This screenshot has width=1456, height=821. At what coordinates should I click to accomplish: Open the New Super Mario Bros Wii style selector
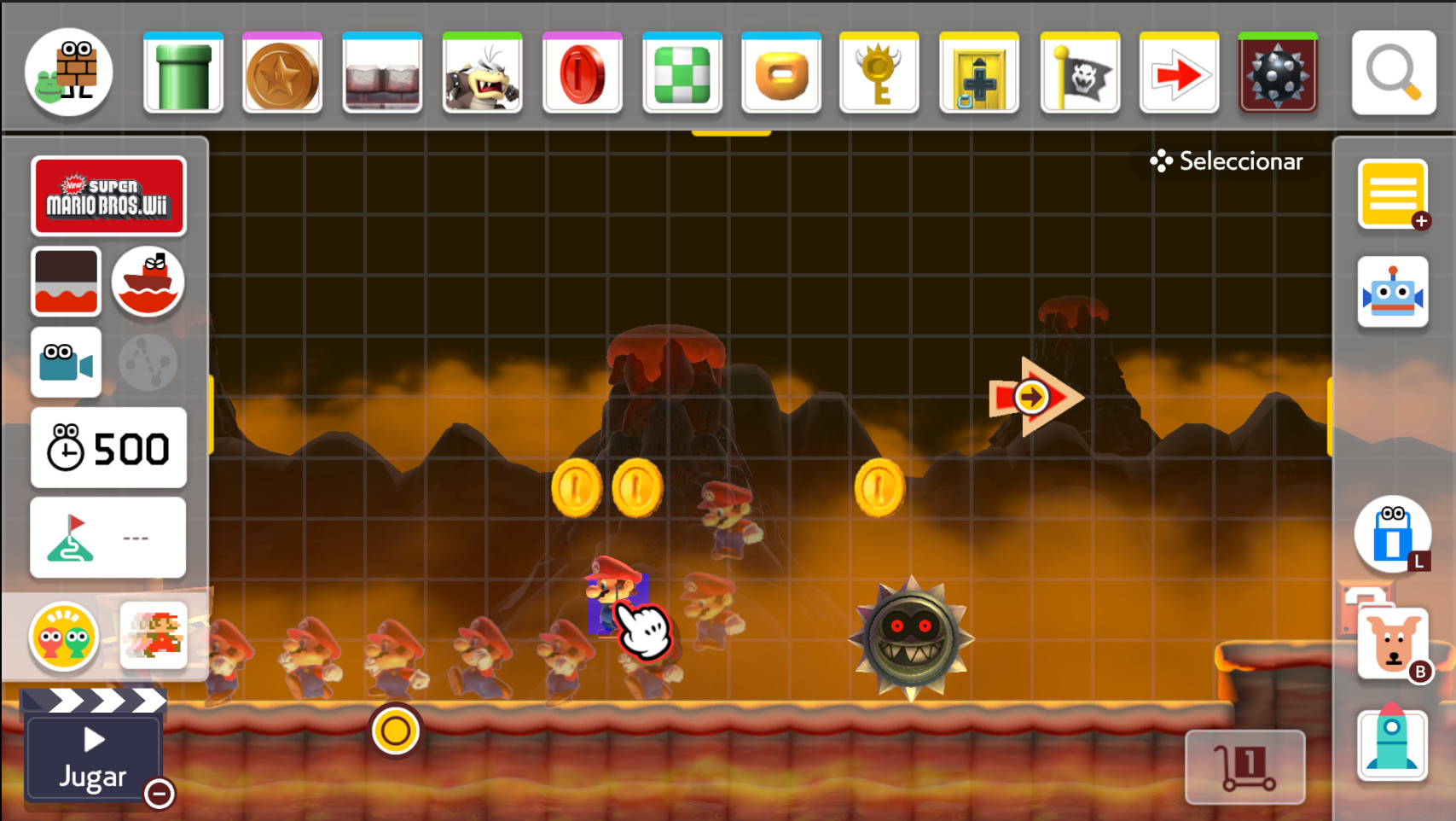pos(109,195)
